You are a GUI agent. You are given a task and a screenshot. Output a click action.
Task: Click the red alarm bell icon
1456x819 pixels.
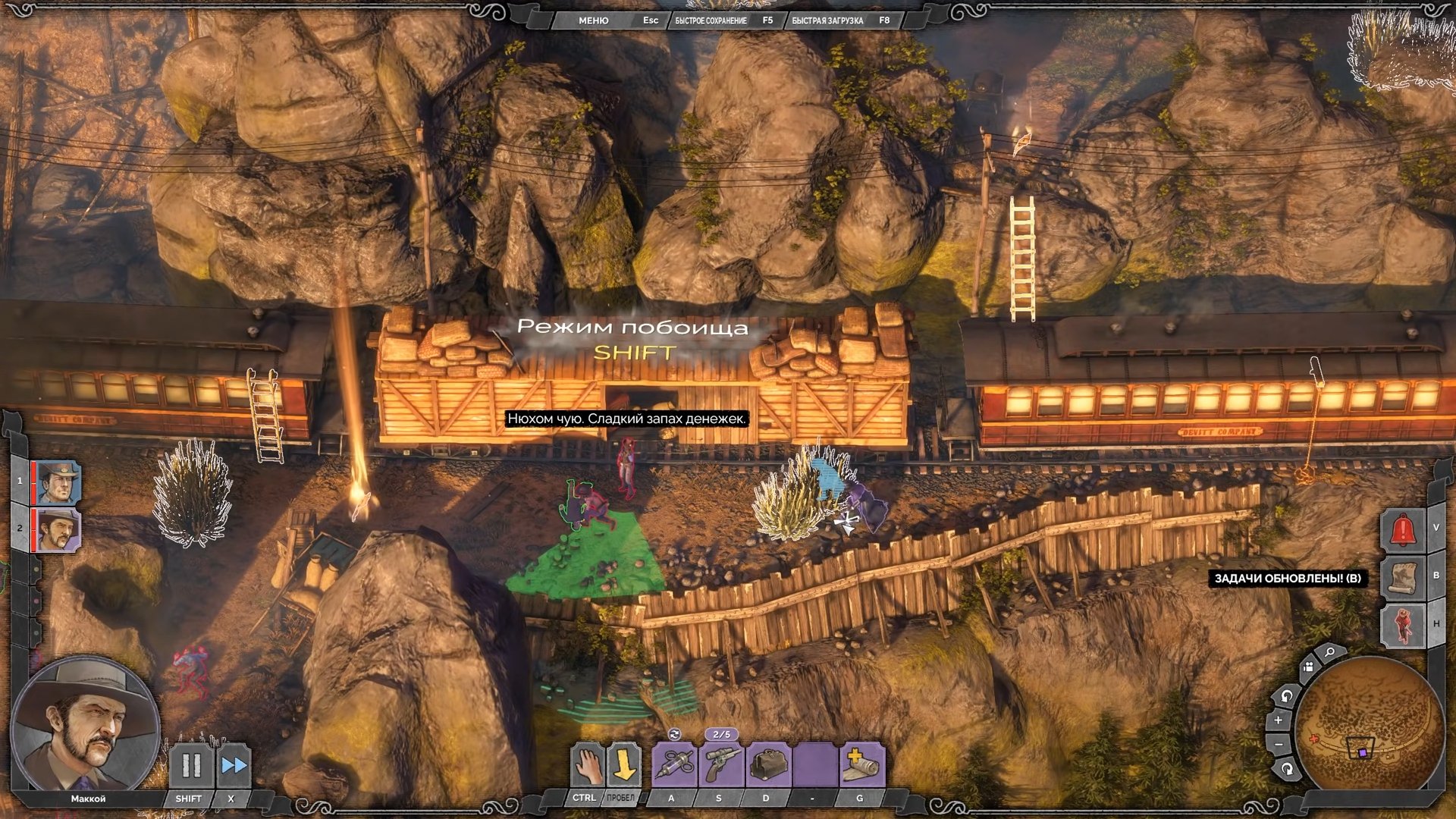[1402, 529]
